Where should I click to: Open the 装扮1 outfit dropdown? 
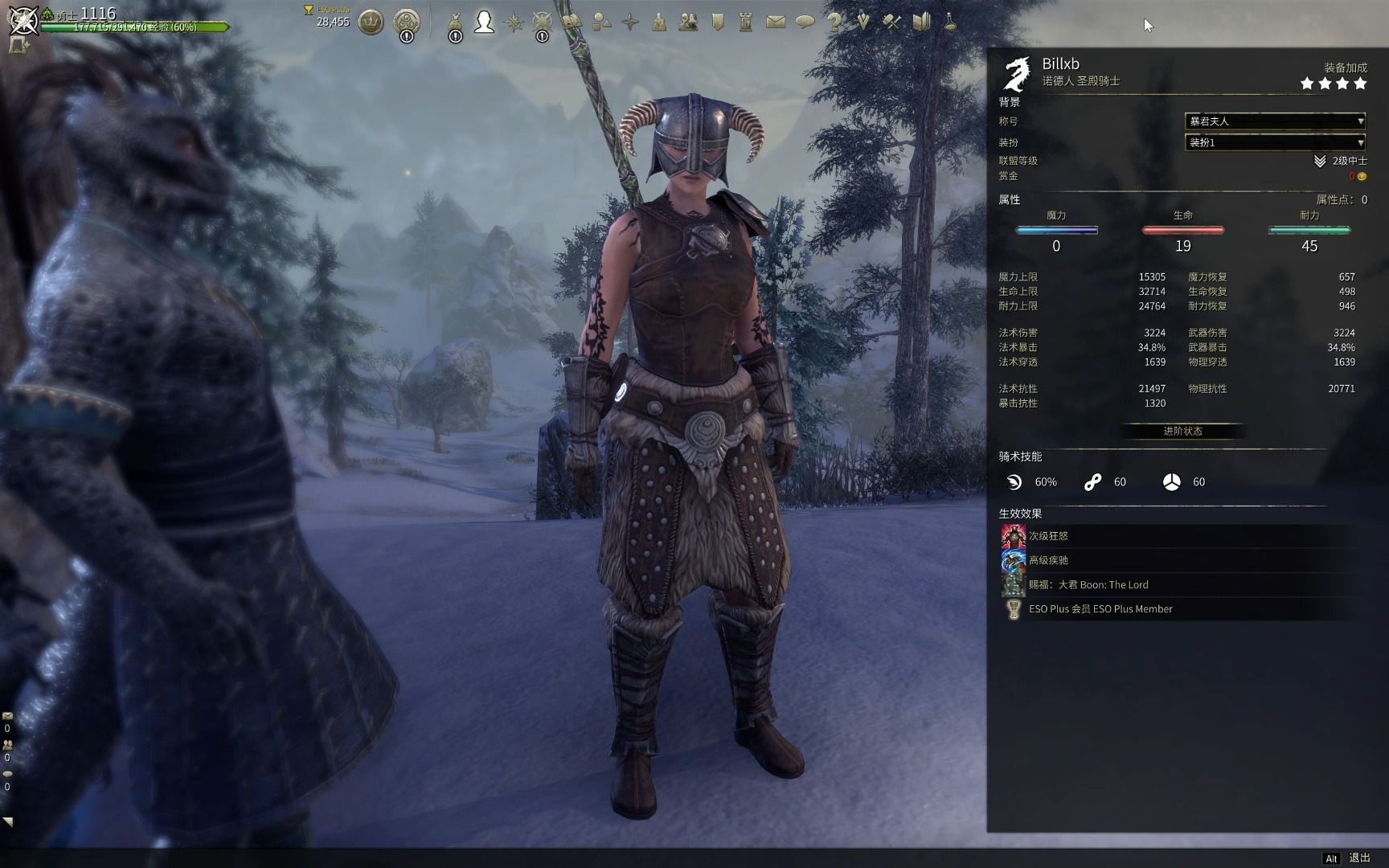1275,142
